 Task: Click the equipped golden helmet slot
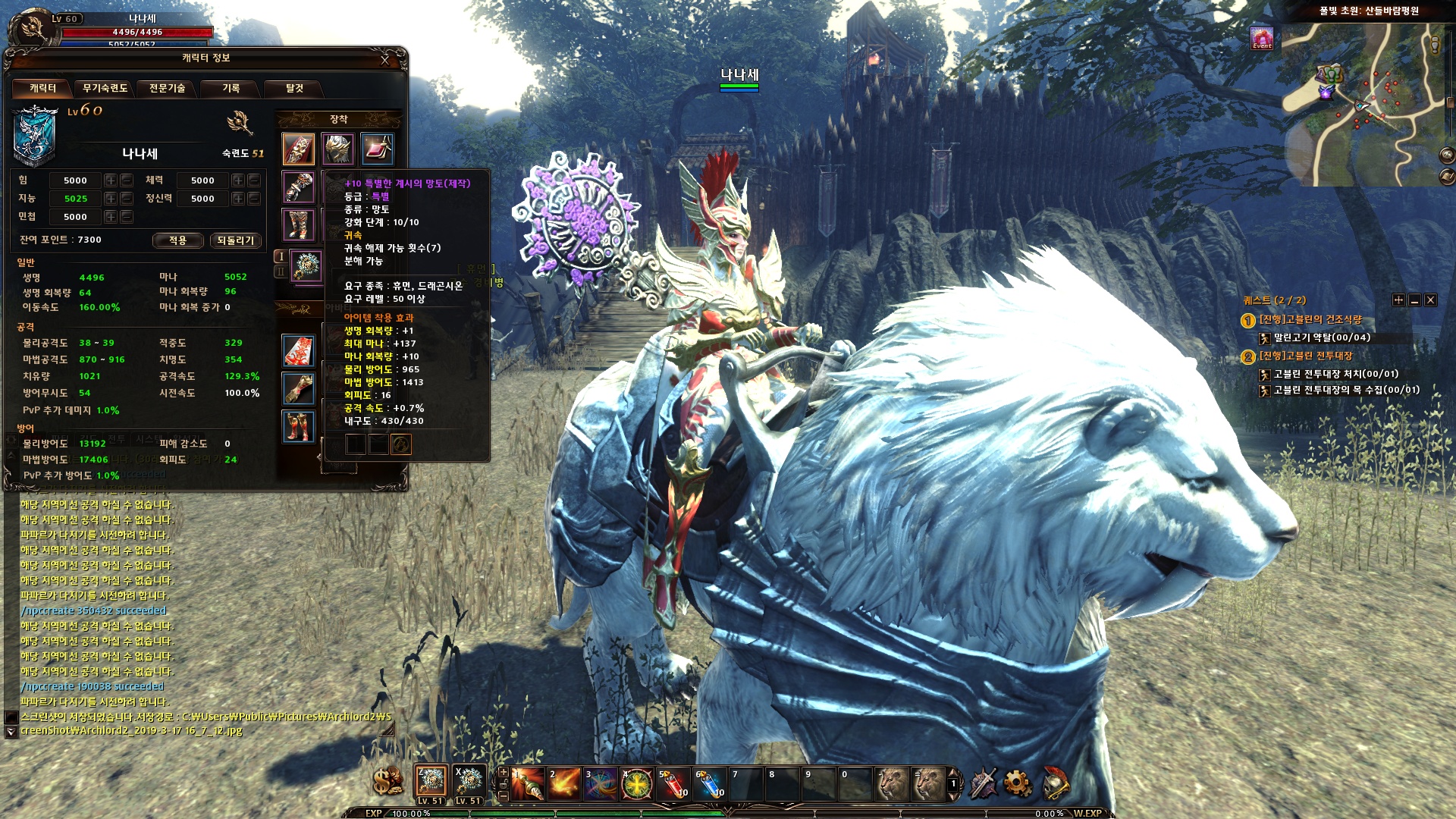pyautogui.click(x=339, y=149)
